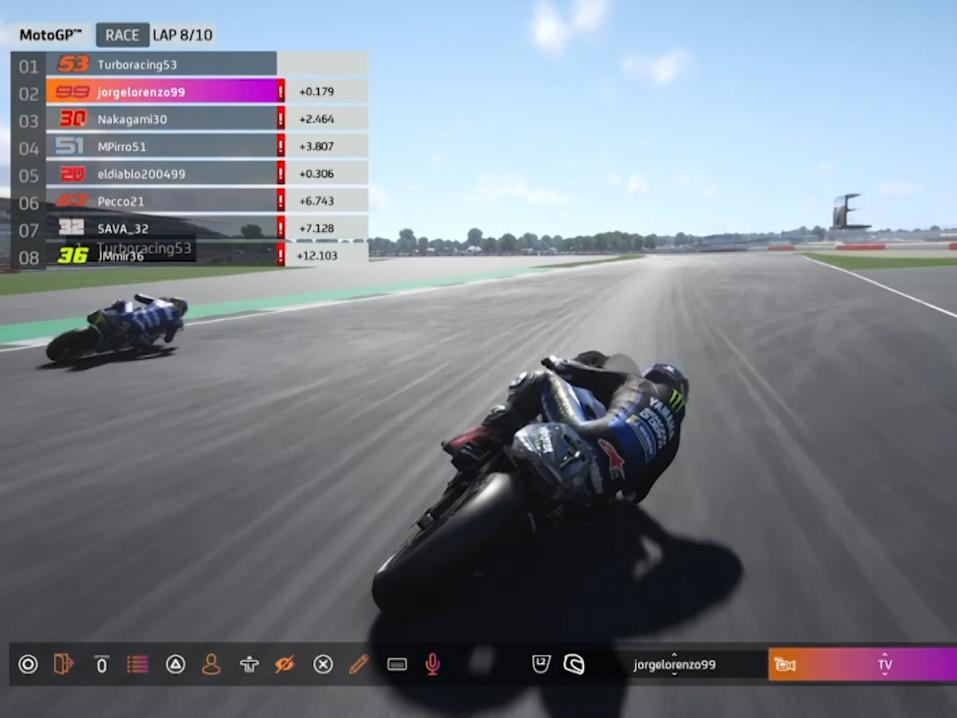Change the TV camera view selector
The image size is (957, 718).
pos(884,665)
